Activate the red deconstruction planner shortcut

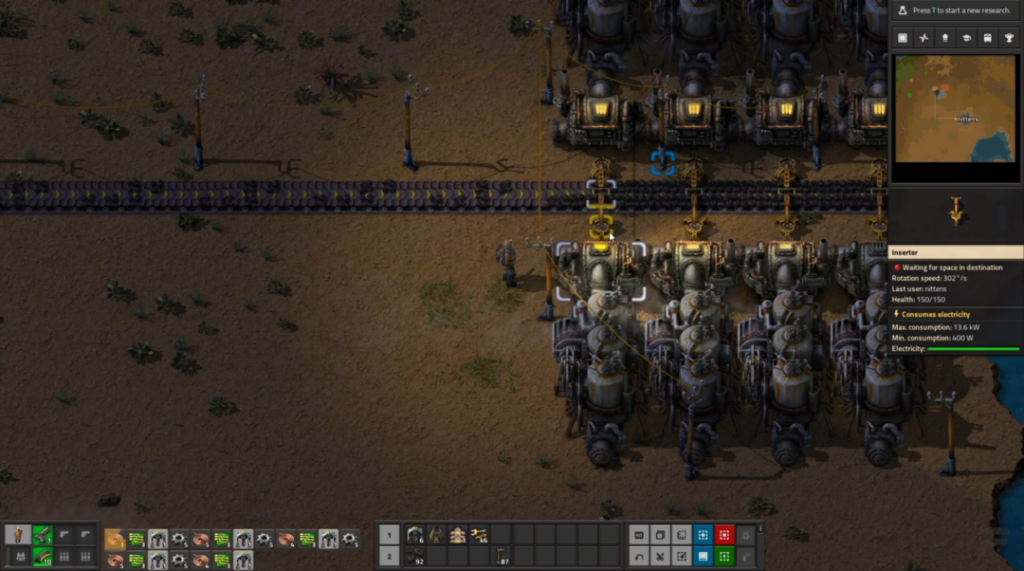(x=724, y=535)
